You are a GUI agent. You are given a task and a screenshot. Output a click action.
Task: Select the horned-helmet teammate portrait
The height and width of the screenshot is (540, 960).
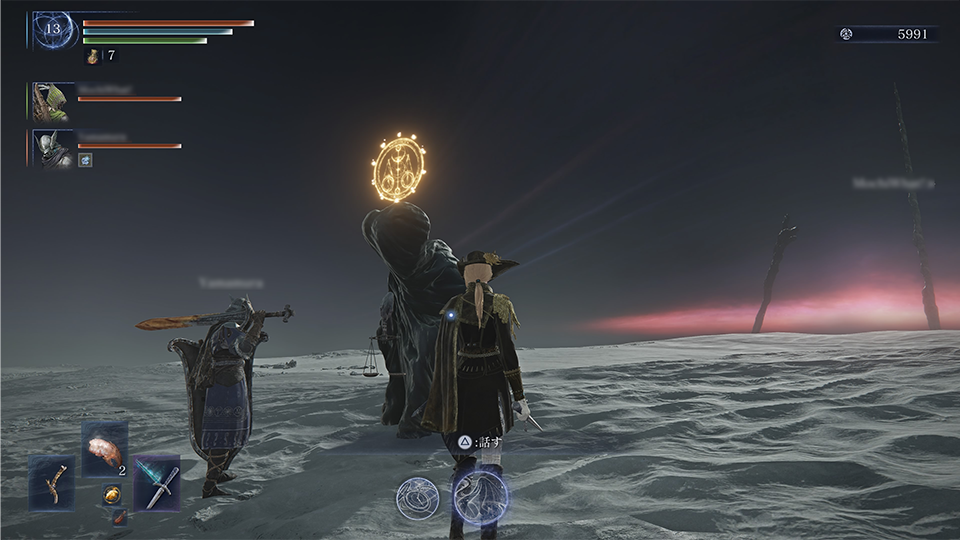(x=52, y=148)
